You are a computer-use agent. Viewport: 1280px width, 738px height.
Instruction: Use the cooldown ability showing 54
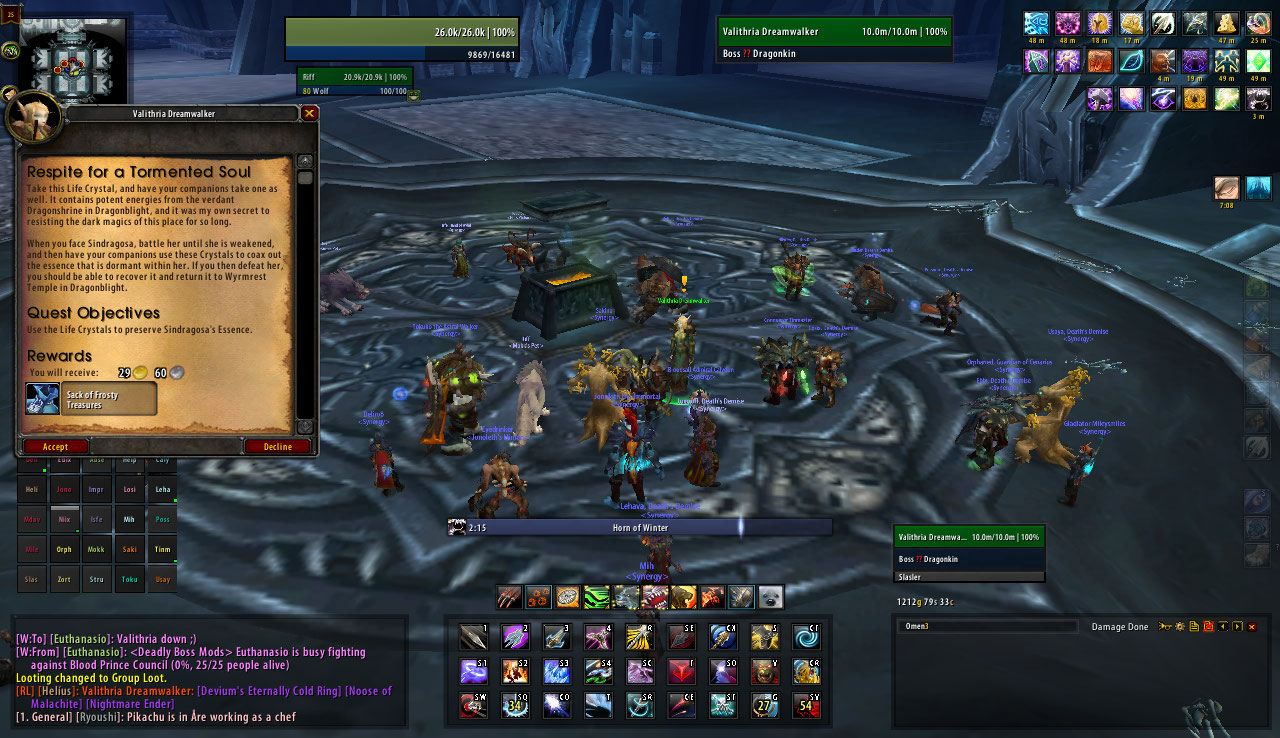pos(806,705)
